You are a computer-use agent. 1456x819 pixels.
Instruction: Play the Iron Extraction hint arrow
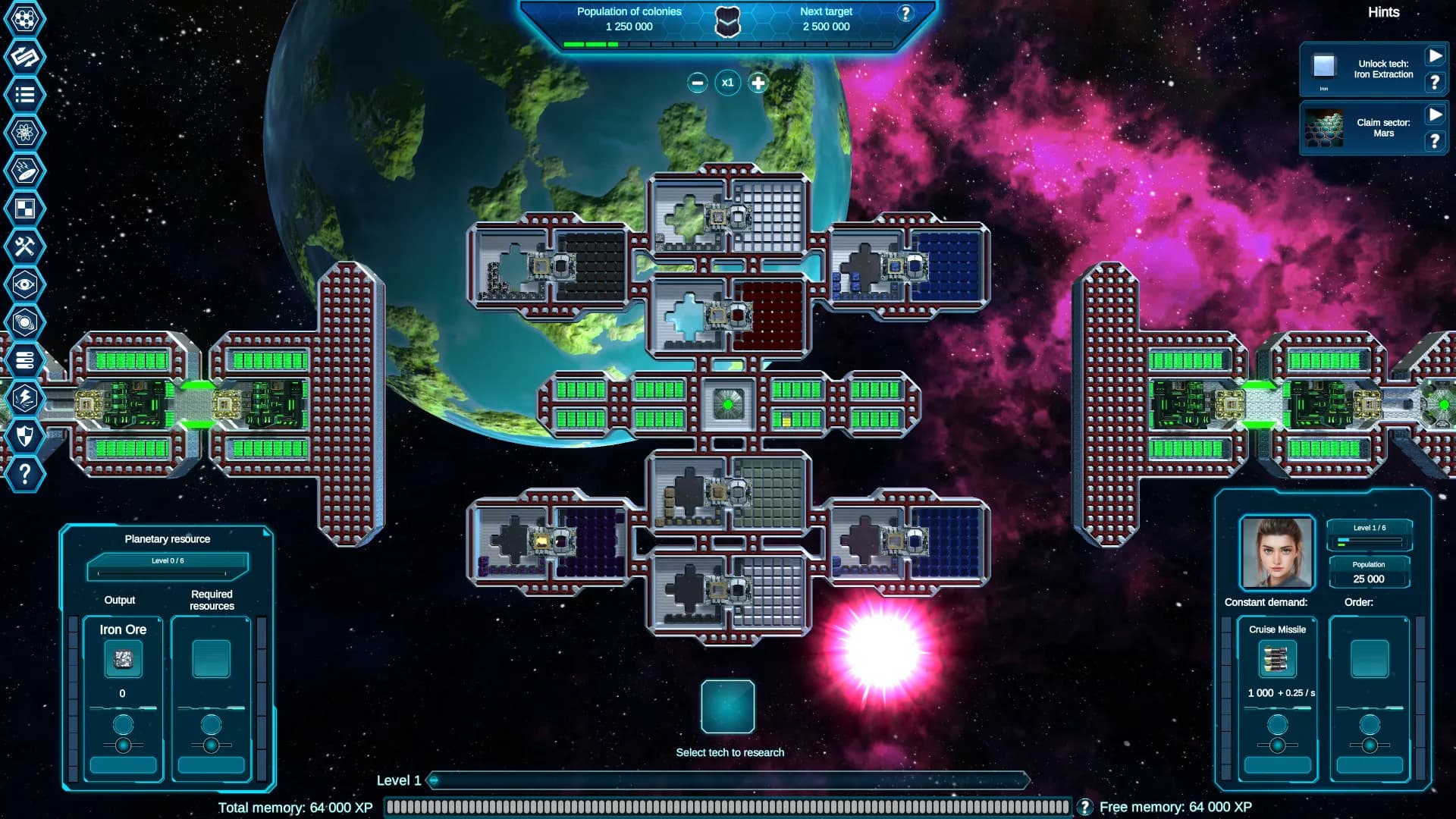pos(1434,55)
